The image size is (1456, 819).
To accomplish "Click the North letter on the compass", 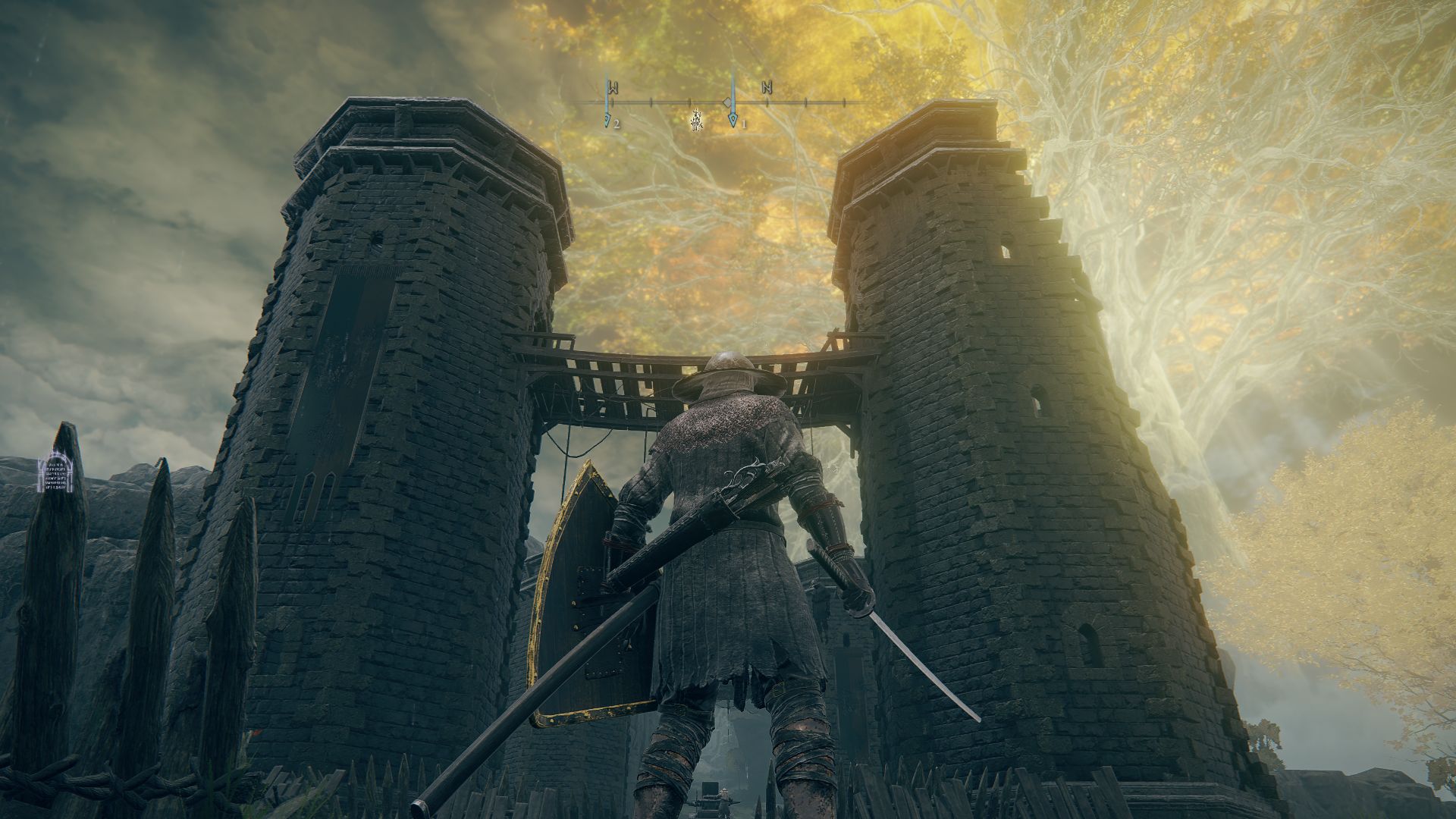I will click(767, 88).
